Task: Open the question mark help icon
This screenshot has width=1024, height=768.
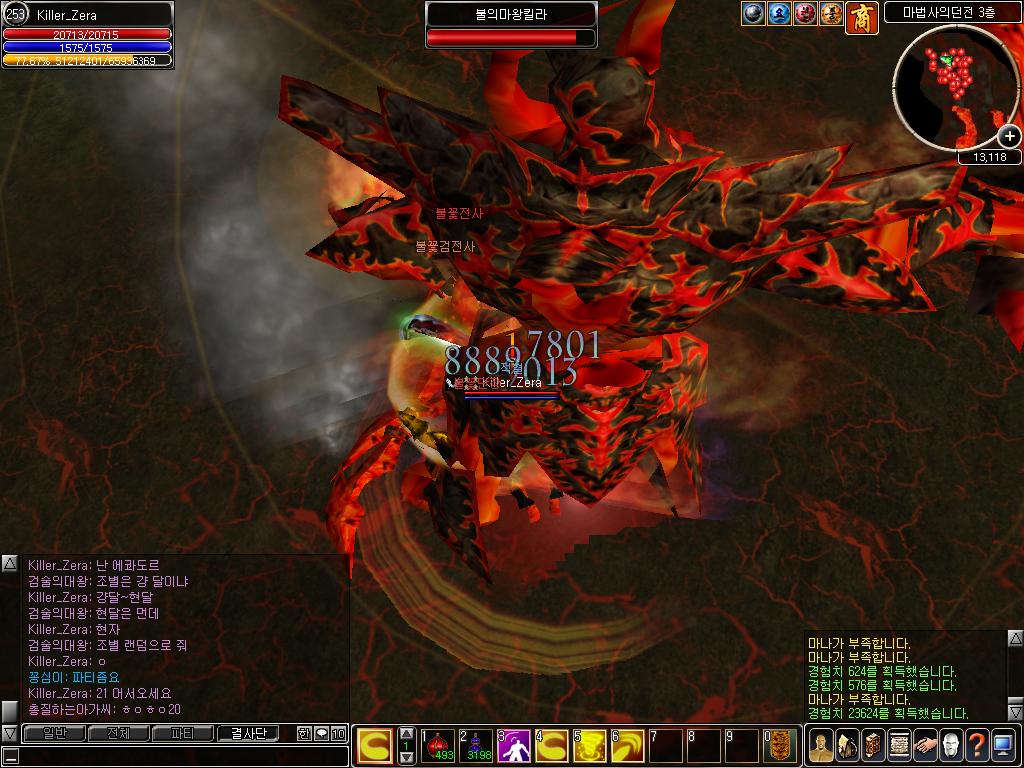Action: pyautogui.click(x=977, y=745)
